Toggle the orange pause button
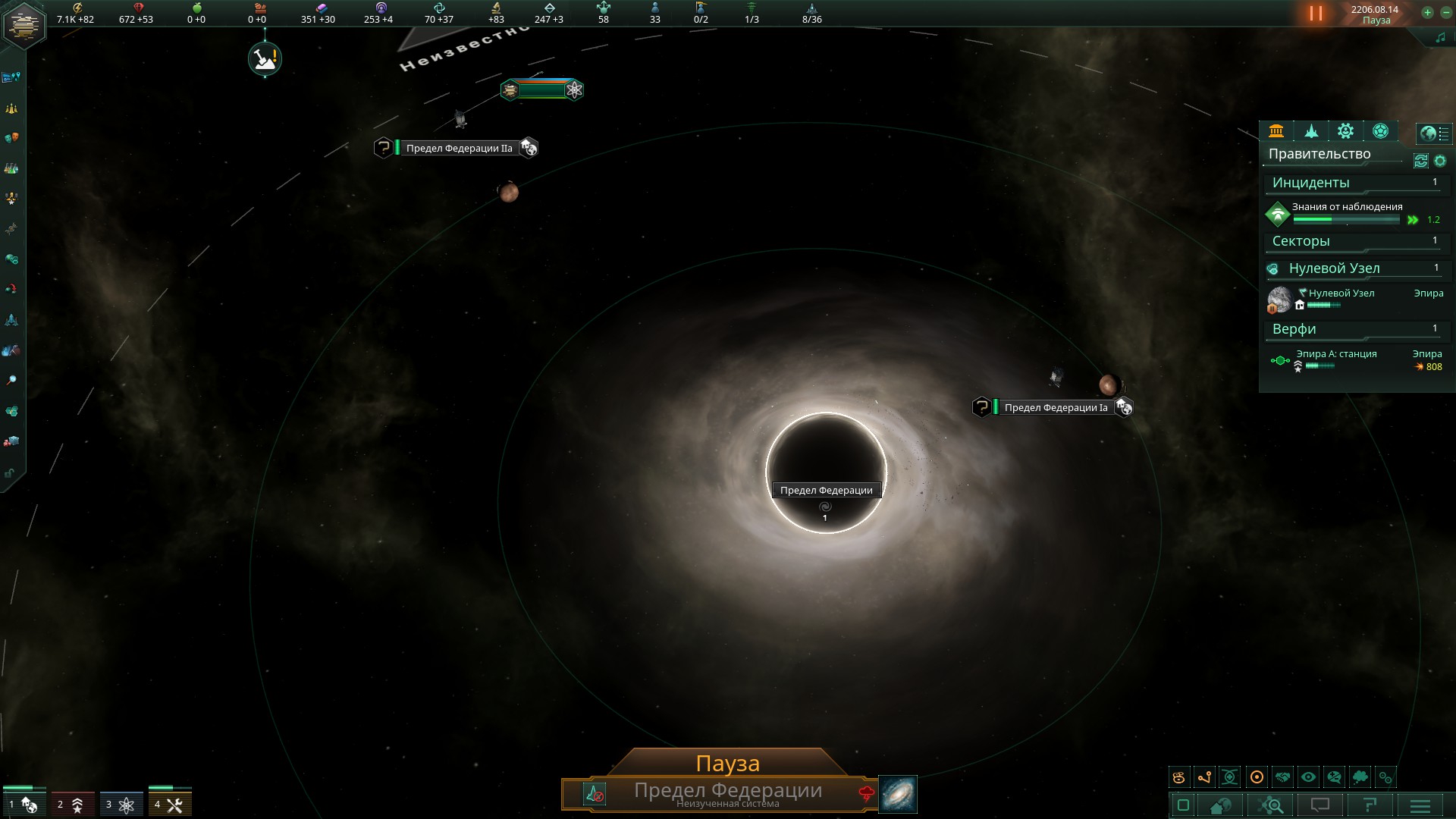The width and height of the screenshot is (1456, 819). click(x=1316, y=14)
